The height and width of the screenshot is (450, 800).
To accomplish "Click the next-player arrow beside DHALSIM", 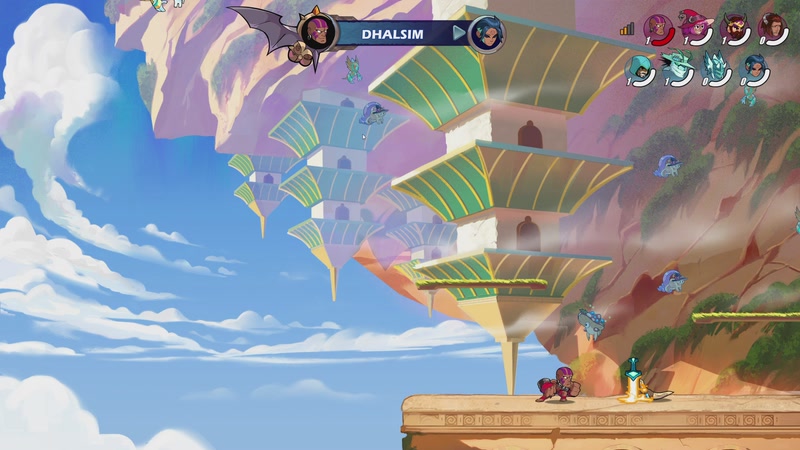I will click(459, 33).
